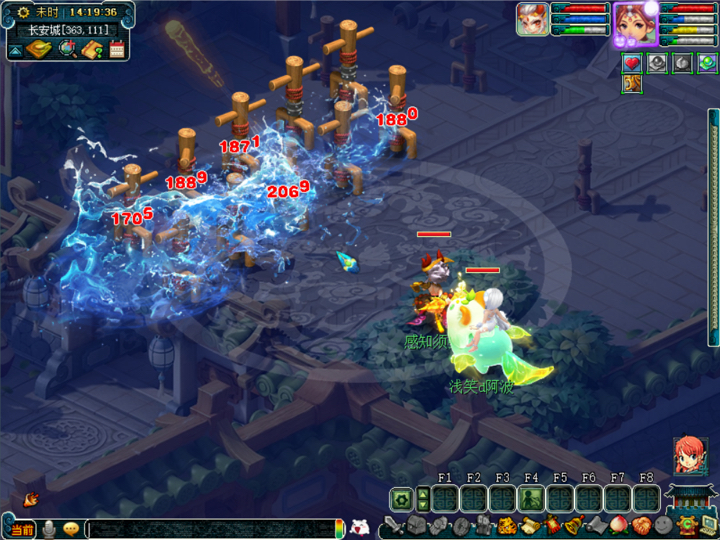Image resolution: width=720 pixels, height=540 pixels.
Task: Click the gold compass plate icon
Action: tap(41, 49)
